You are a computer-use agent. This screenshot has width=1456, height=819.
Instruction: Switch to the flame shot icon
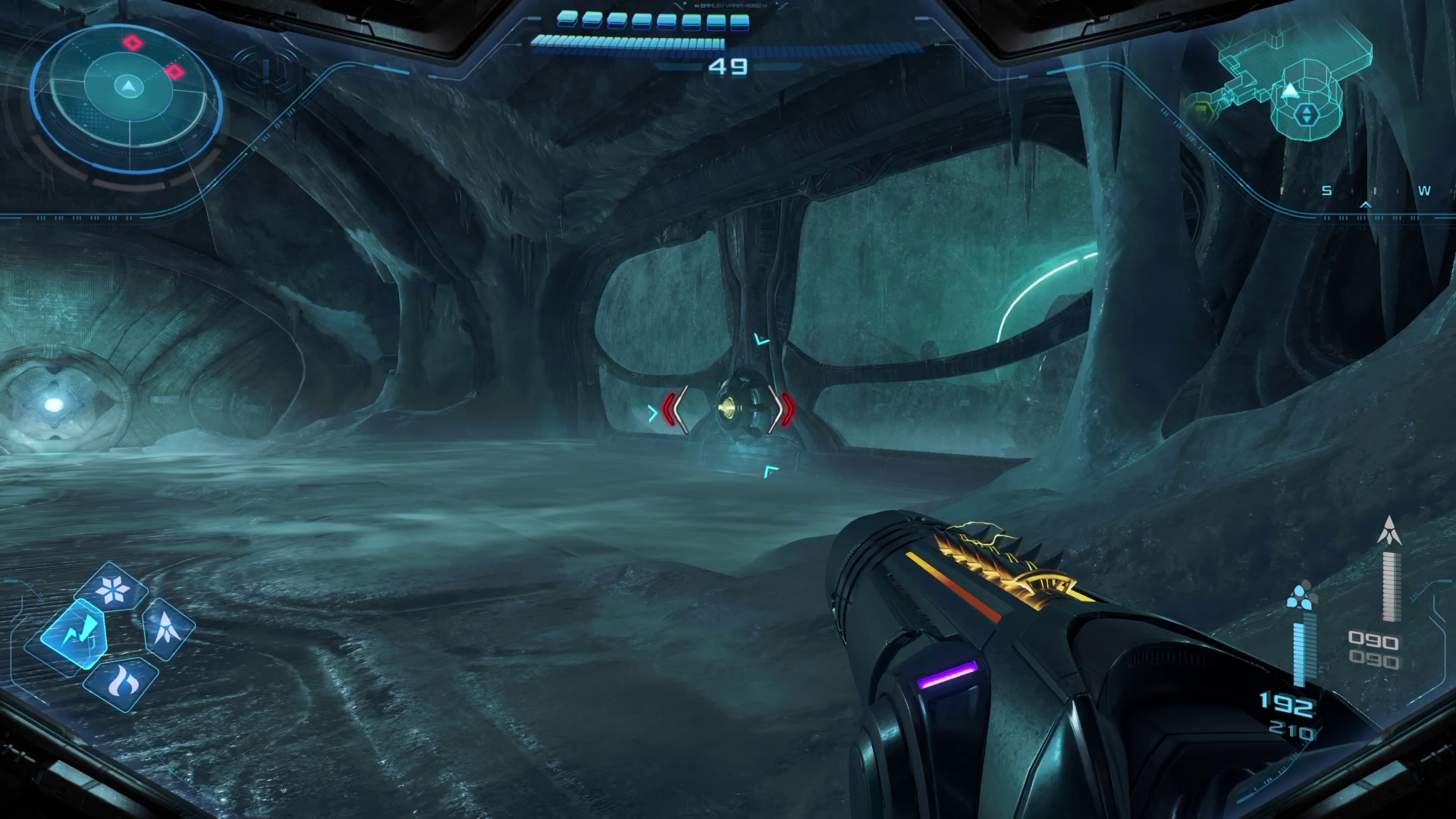pos(121,681)
